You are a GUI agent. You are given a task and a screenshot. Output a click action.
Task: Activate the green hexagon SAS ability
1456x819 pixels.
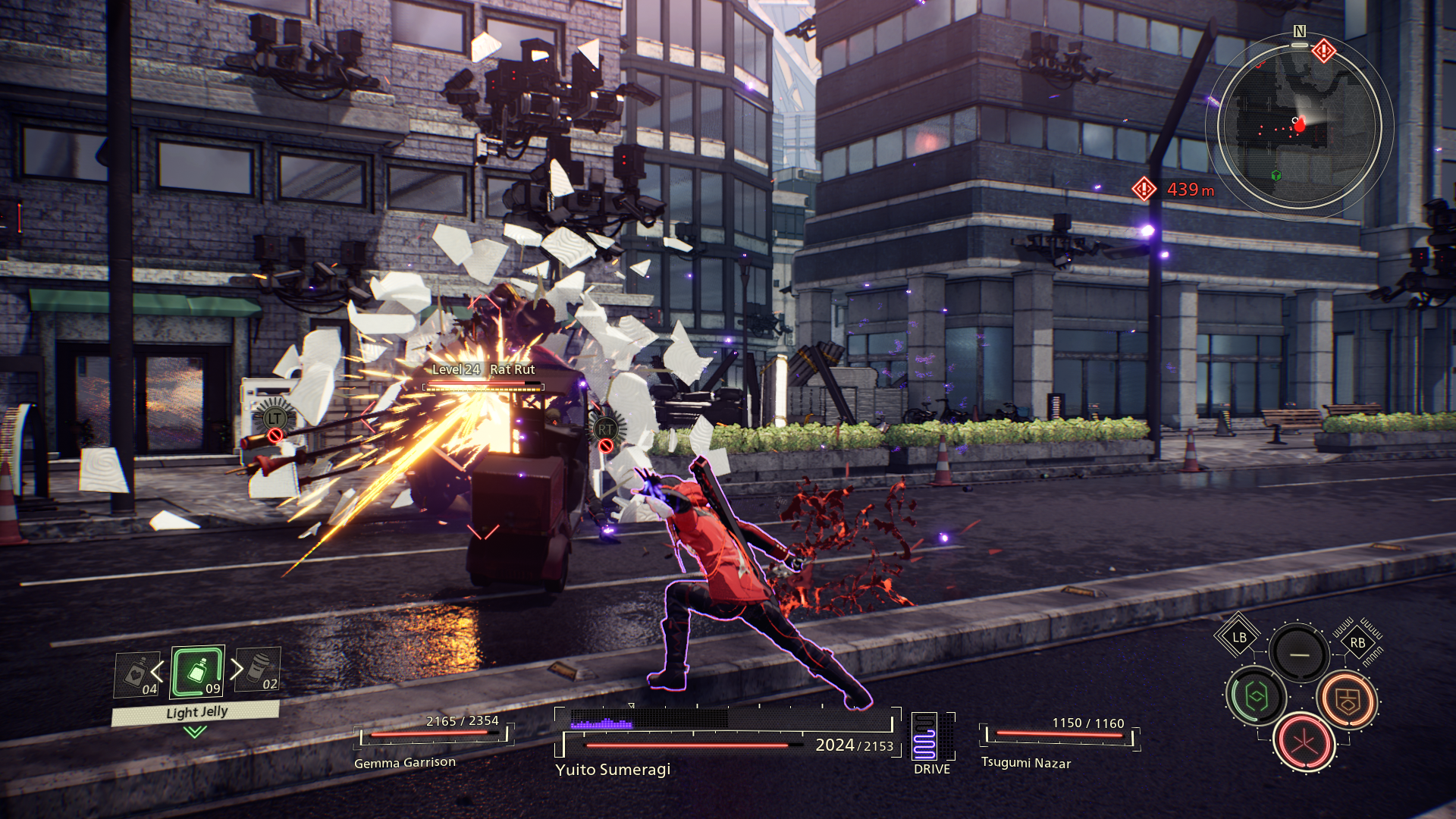point(1256,696)
